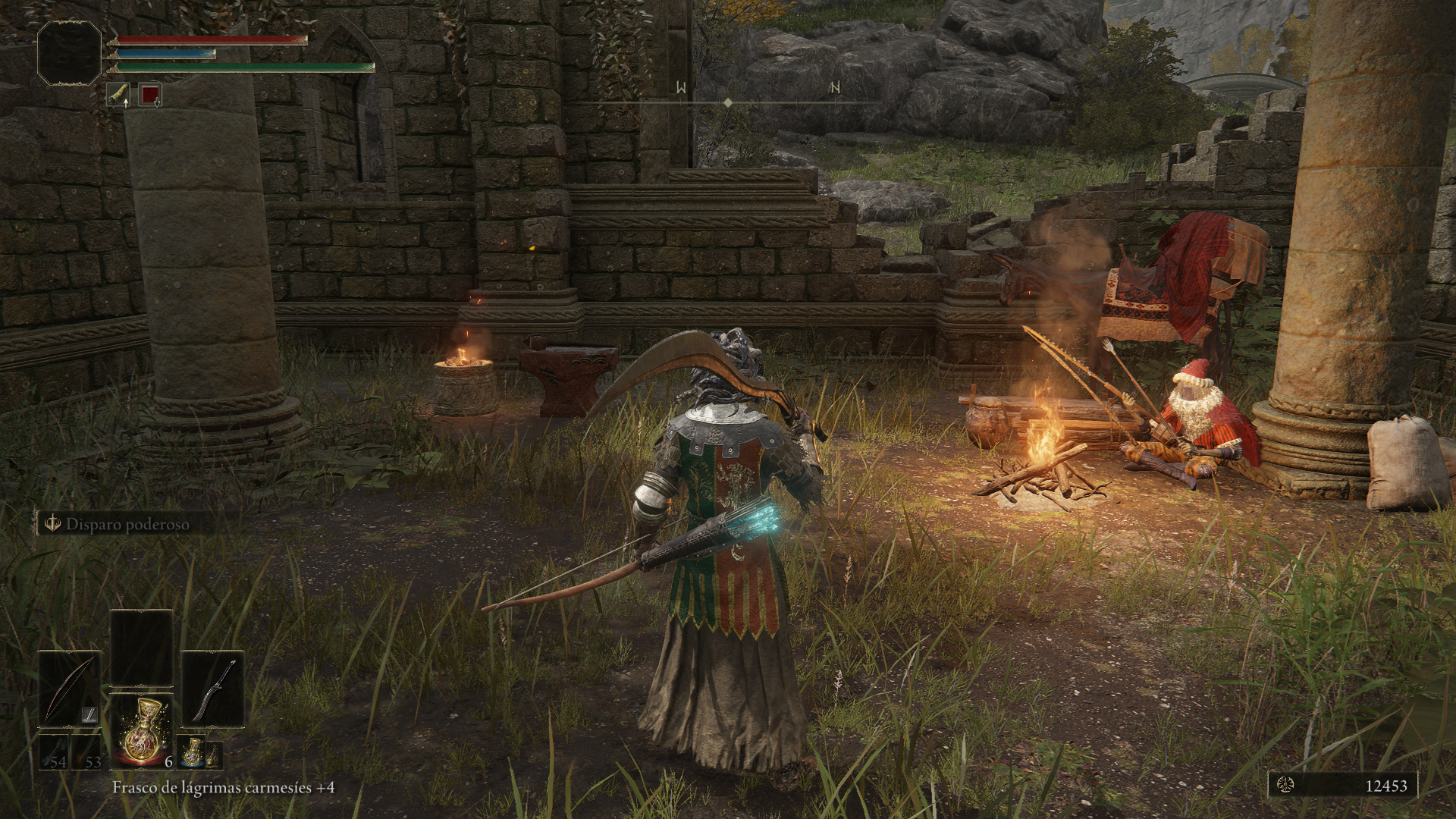Click the compass bar's center marker
The image size is (1456, 819).
pyautogui.click(x=728, y=102)
